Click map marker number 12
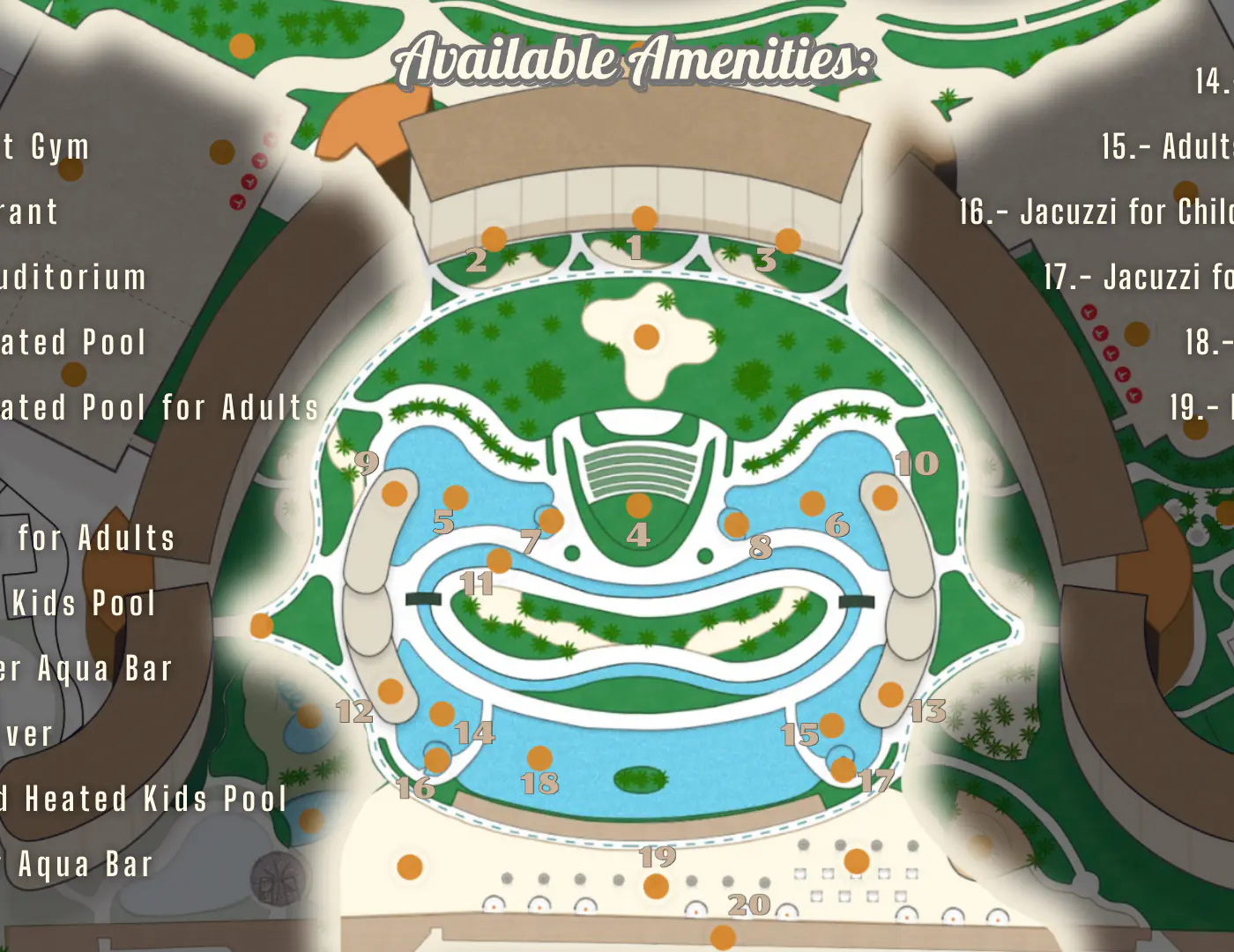Screen dimensions: 1234x952 390,691
